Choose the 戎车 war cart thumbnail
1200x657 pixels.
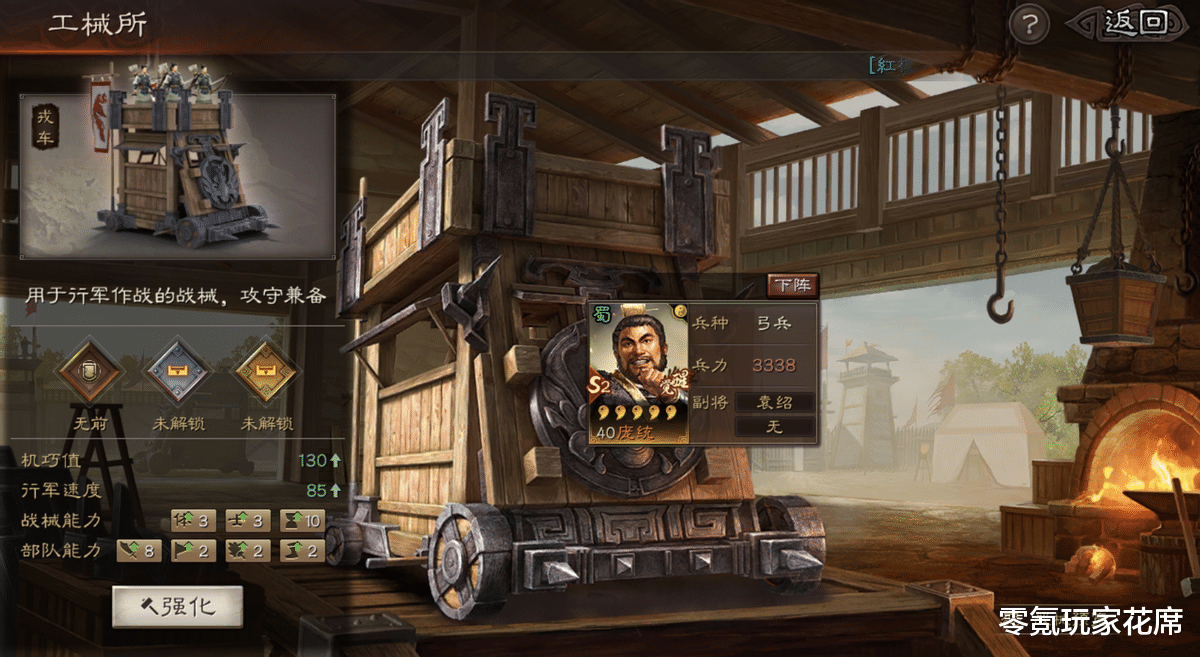[178, 176]
